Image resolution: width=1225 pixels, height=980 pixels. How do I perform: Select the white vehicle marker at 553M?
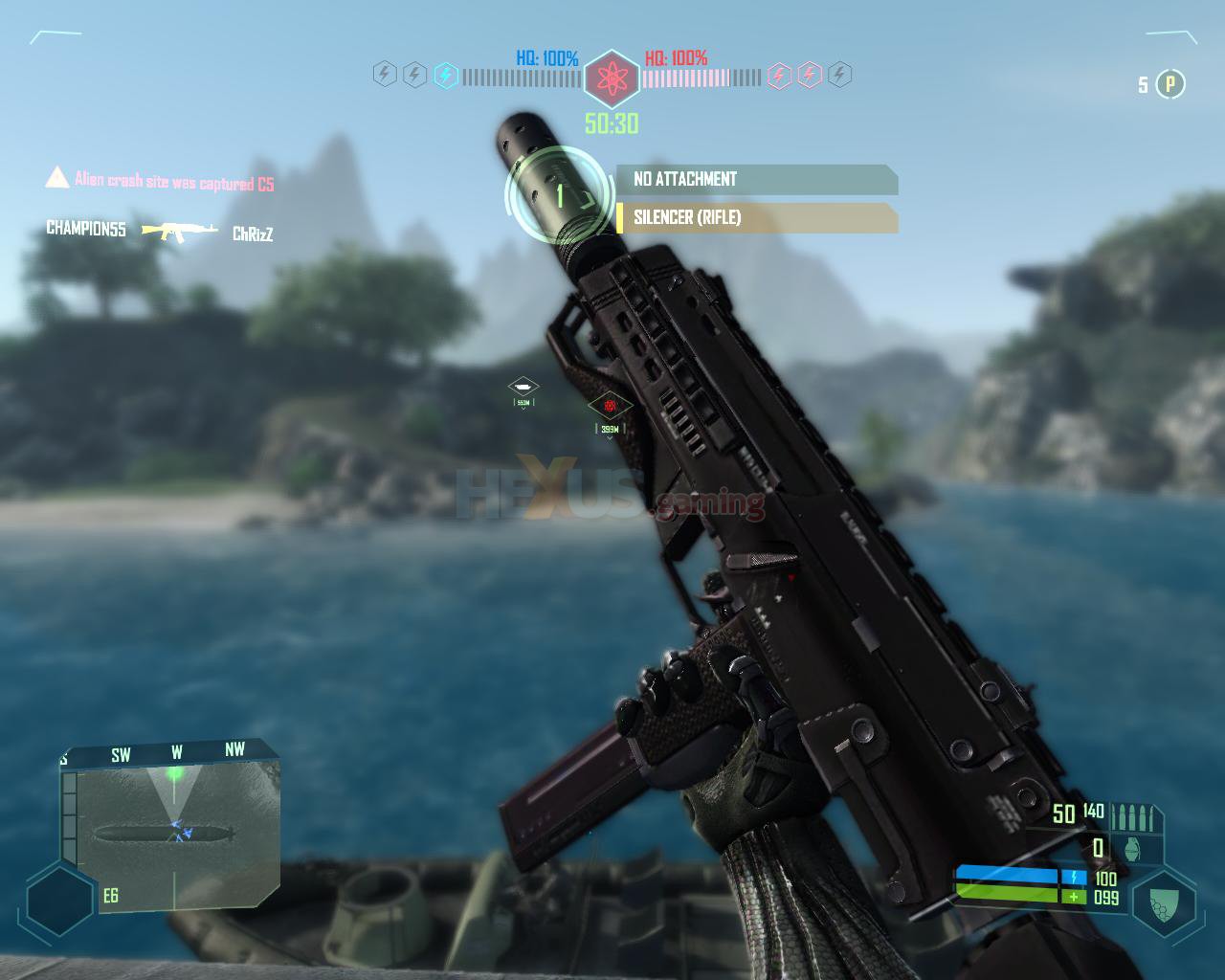click(523, 387)
